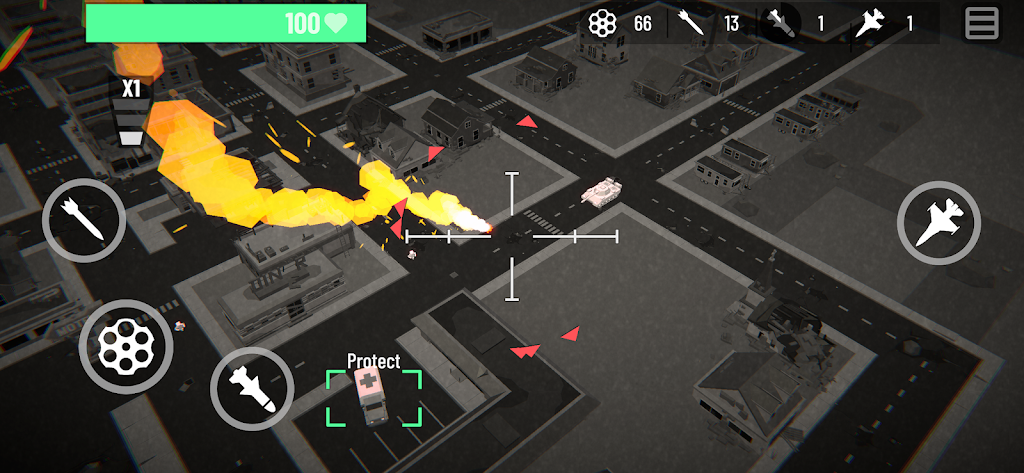Launch the heavy bomb button

click(252, 388)
